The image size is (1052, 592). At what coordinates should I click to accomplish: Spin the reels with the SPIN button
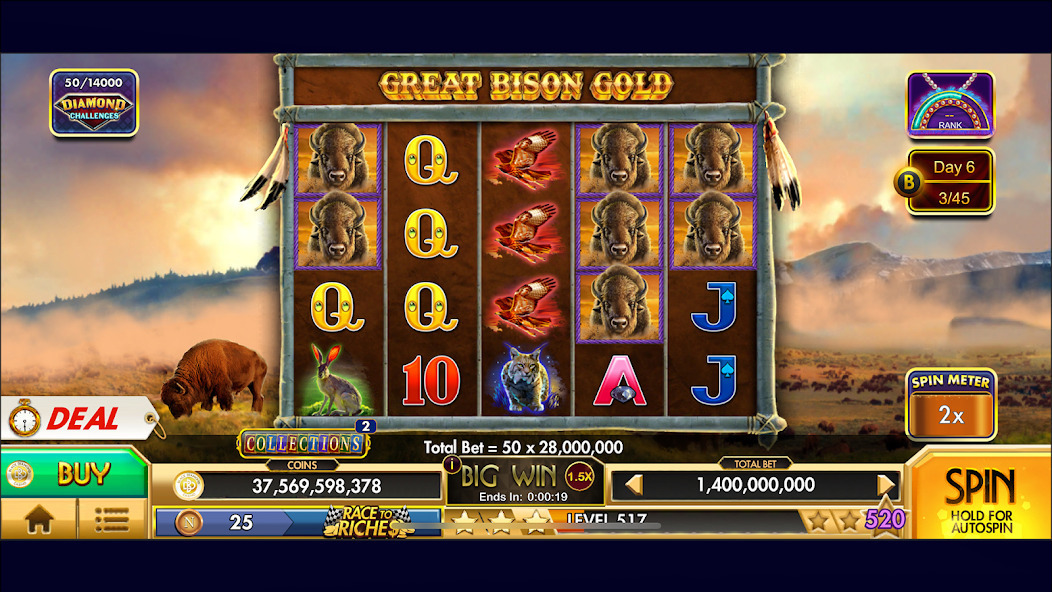(980, 495)
